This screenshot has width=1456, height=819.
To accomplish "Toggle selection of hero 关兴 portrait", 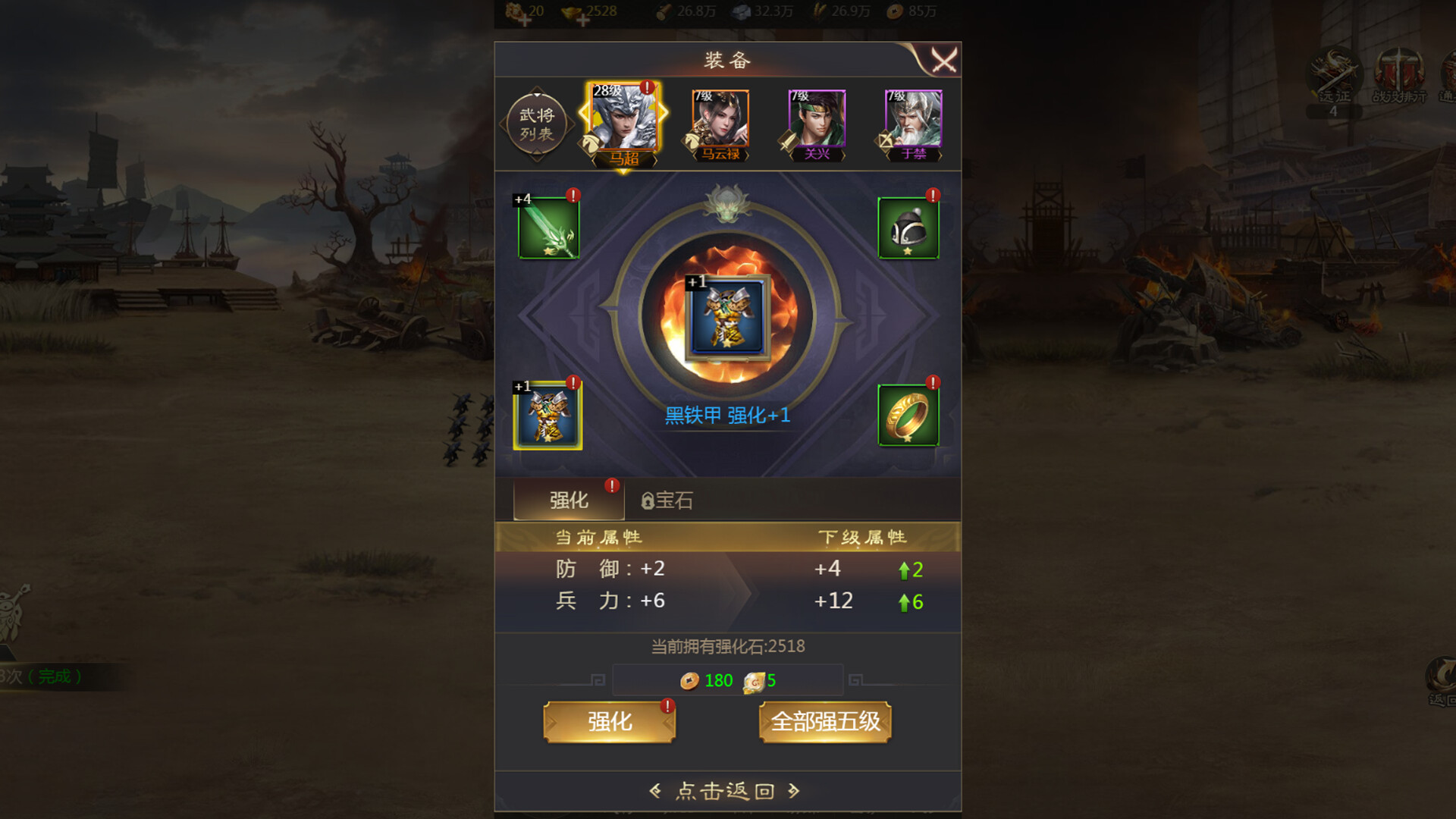I will pos(815,121).
